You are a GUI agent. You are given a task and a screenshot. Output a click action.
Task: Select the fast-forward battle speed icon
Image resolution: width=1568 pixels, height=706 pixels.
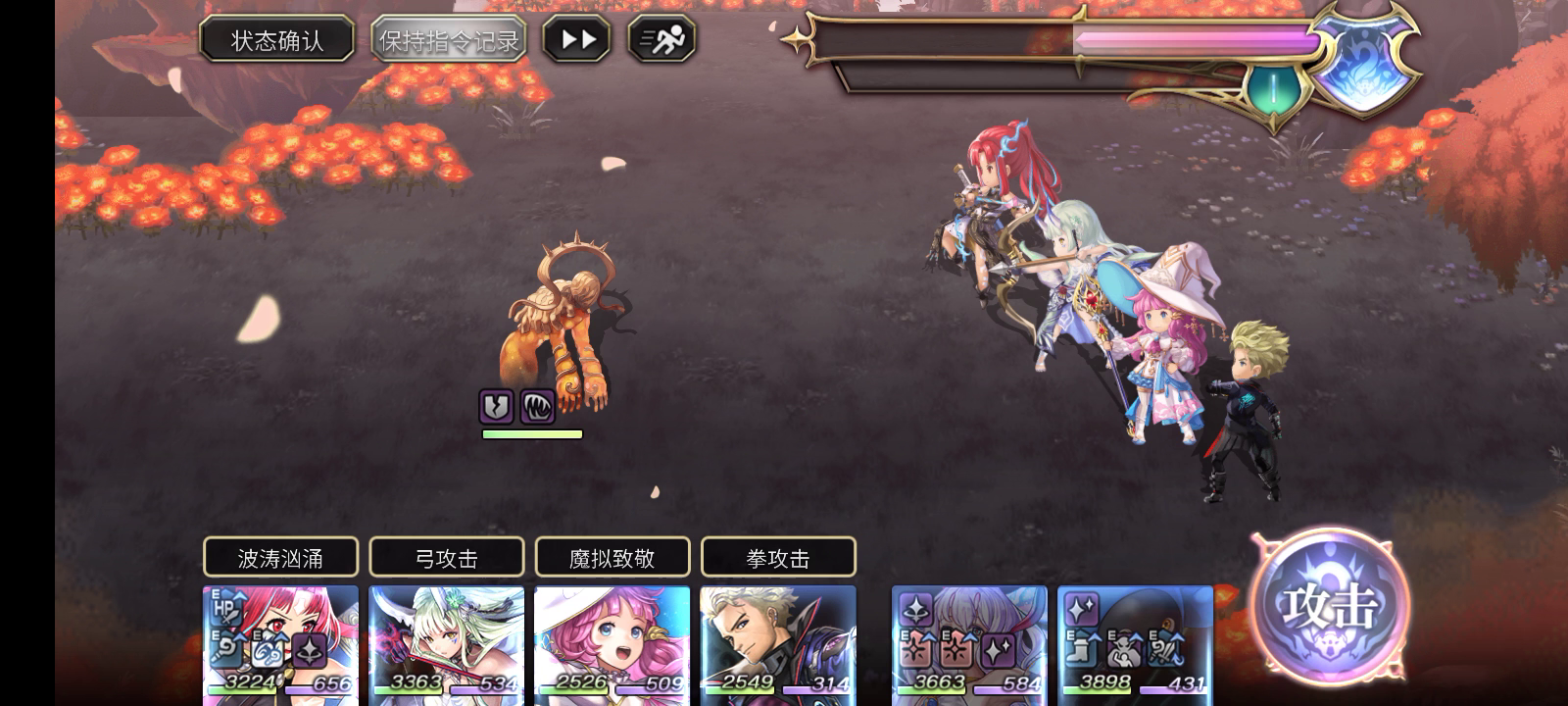[578, 40]
